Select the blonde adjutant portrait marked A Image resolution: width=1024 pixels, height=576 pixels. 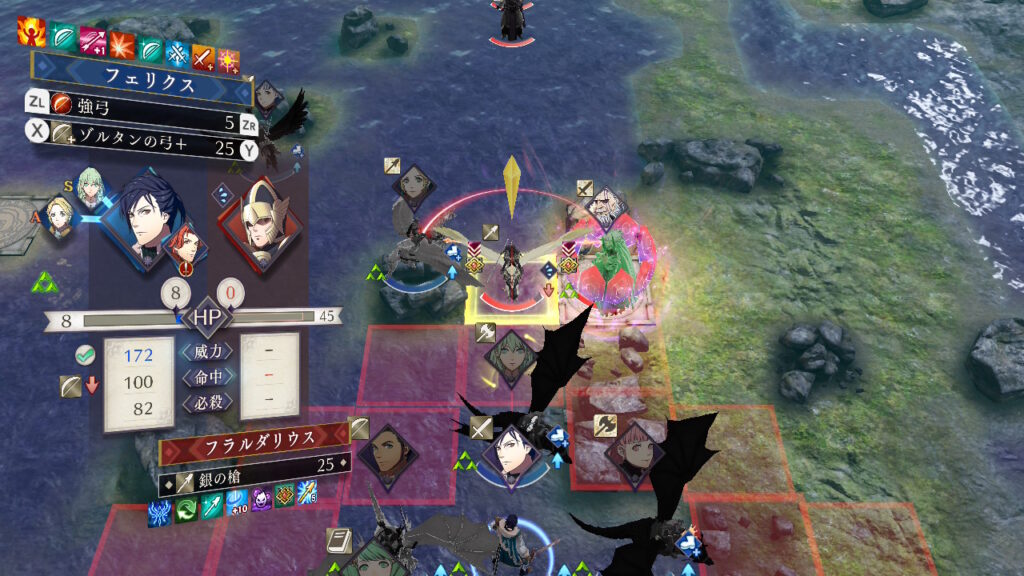(x=60, y=214)
